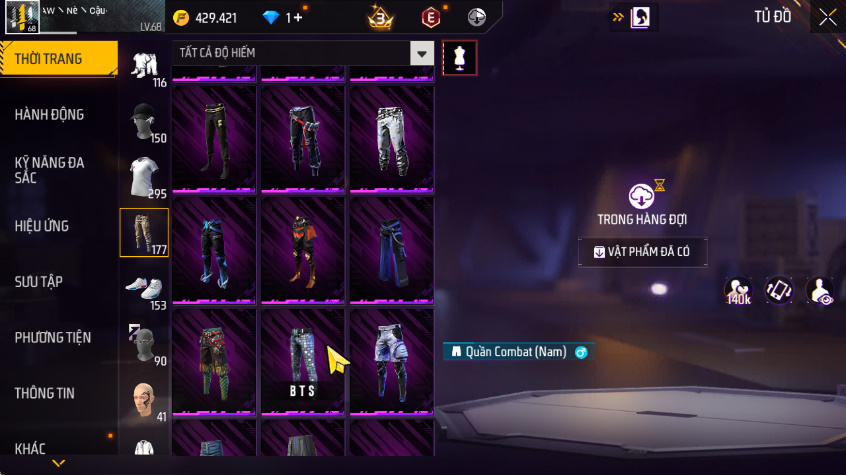Open the 140k likes icon
Image resolution: width=846 pixels, height=475 pixels.
tap(738, 290)
